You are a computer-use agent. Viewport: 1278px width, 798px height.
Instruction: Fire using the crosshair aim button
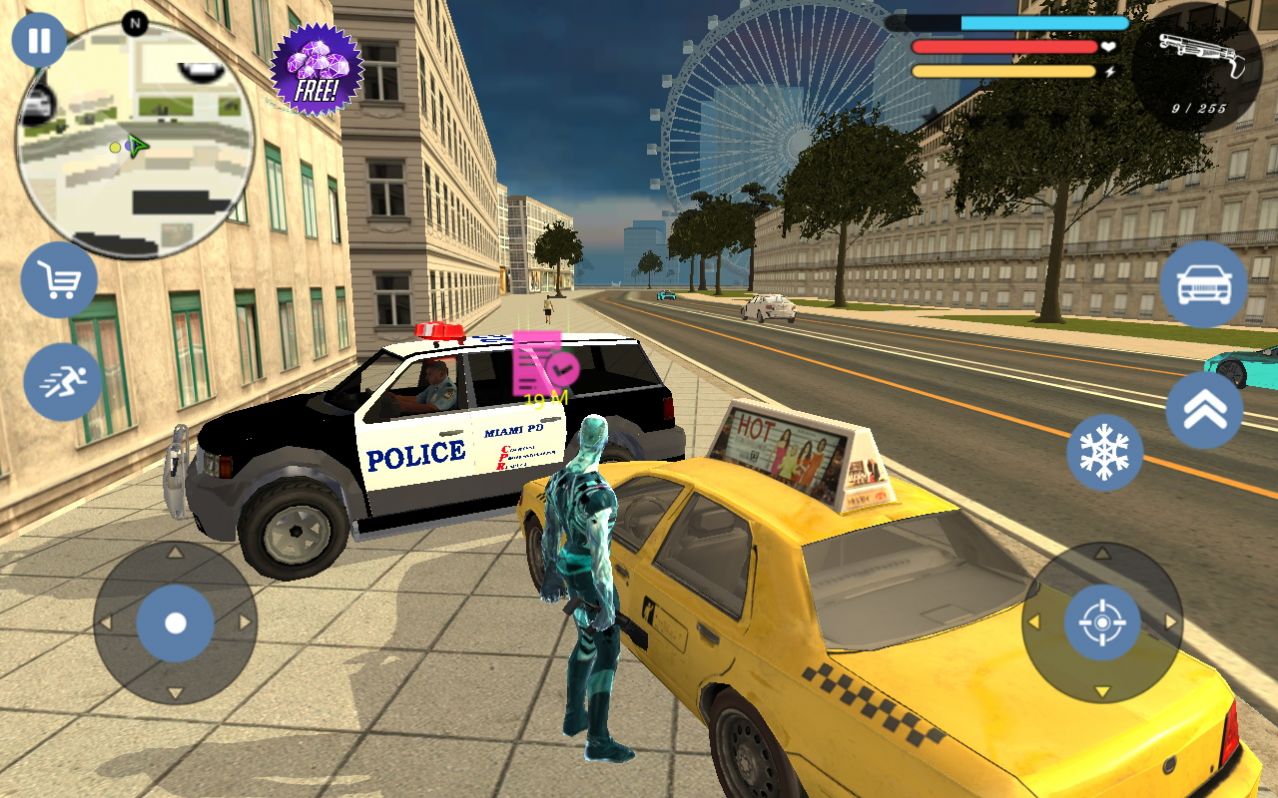(x=1102, y=623)
